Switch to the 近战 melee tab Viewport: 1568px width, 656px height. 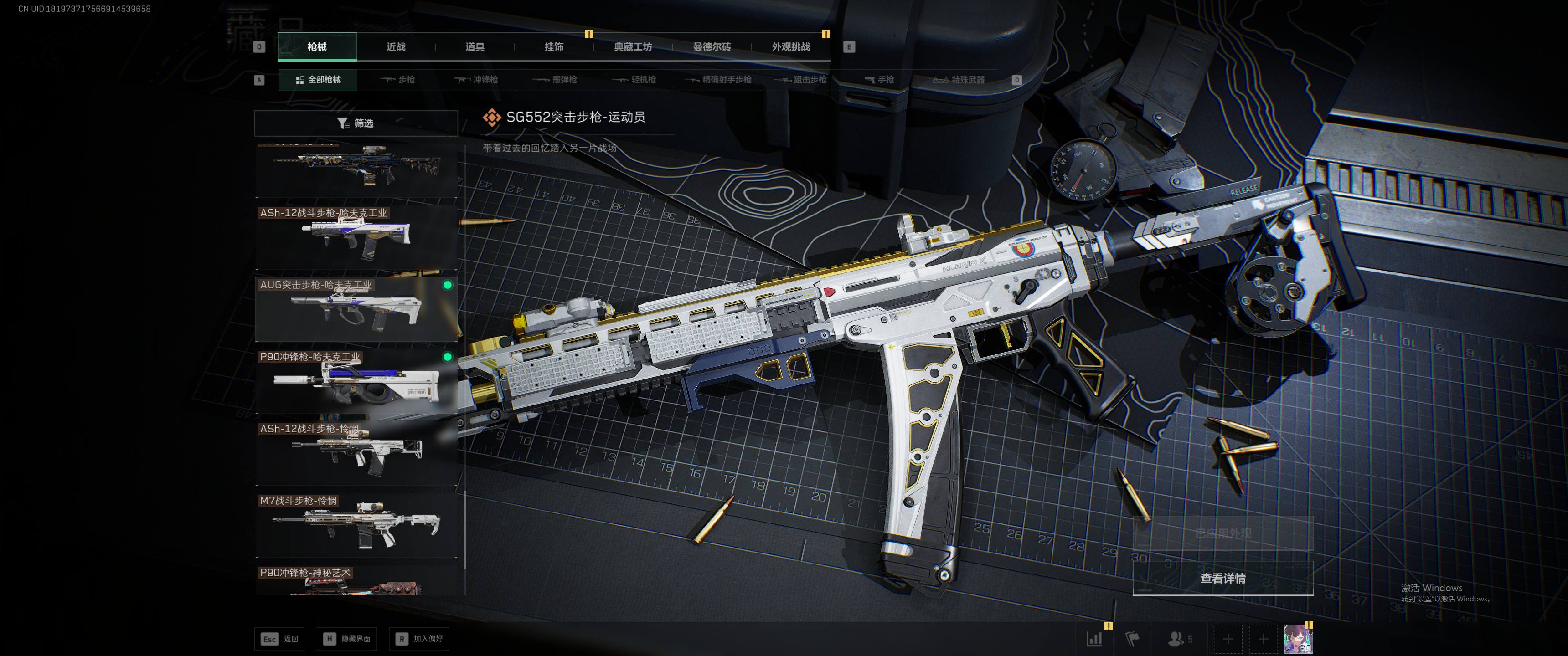pos(396,47)
